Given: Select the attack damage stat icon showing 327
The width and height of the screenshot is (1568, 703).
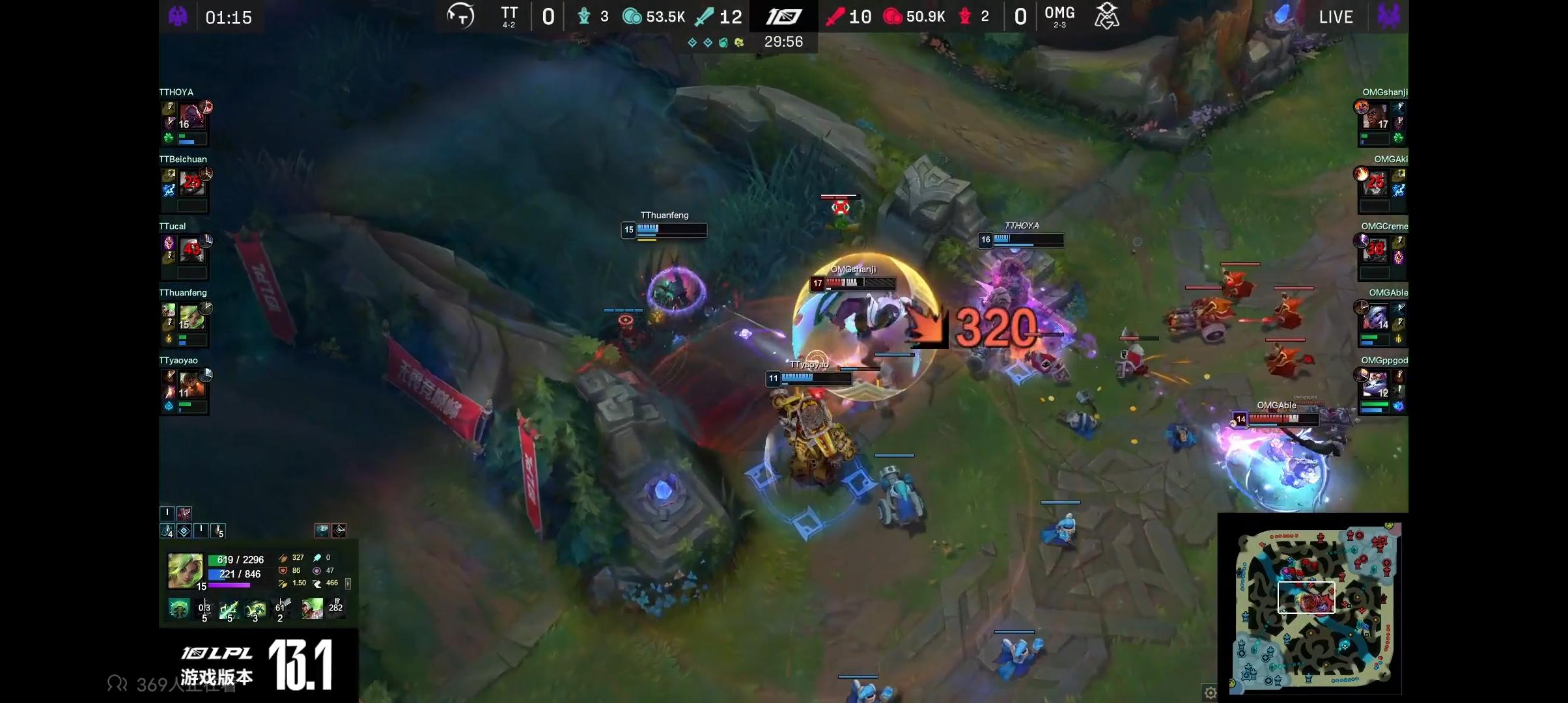Looking at the screenshot, I should click(x=283, y=558).
